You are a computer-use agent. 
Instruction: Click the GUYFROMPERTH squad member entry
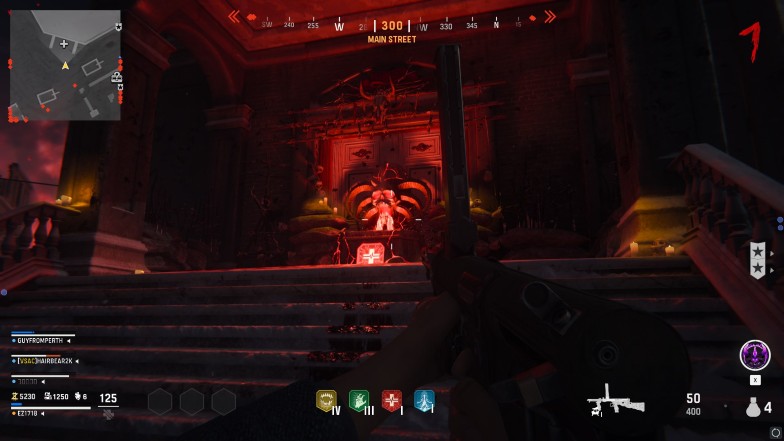point(44,341)
